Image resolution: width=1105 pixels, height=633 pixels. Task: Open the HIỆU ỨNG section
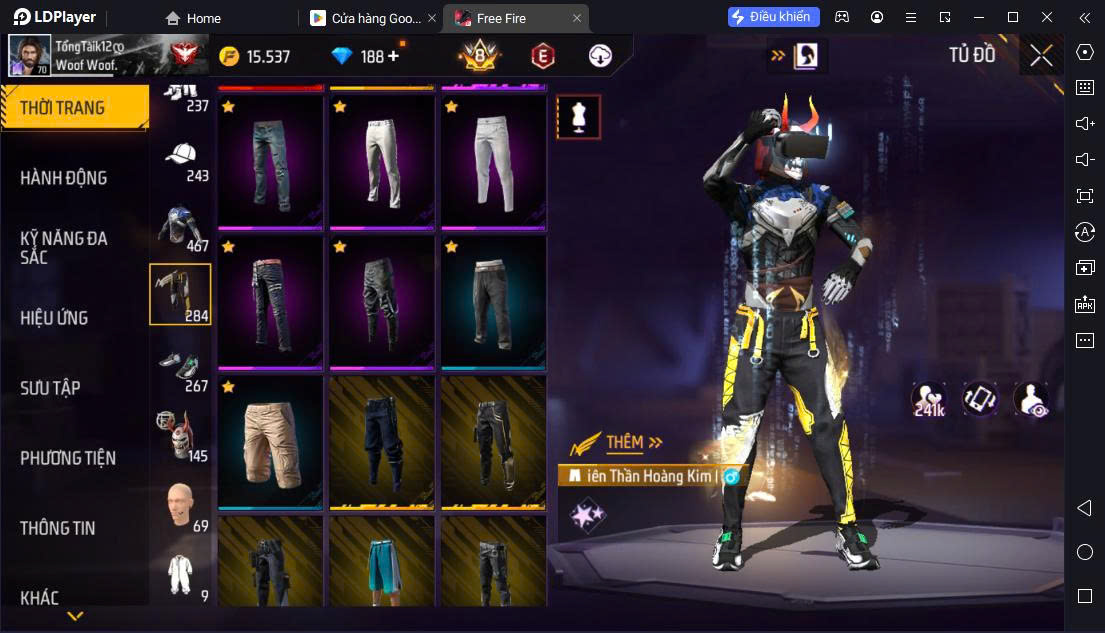tap(55, 318)
